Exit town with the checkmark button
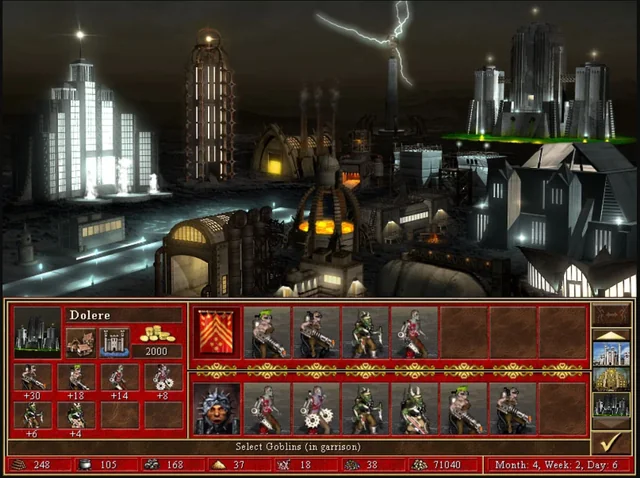This screenshot has width=640, height=478. coord(611,441)
